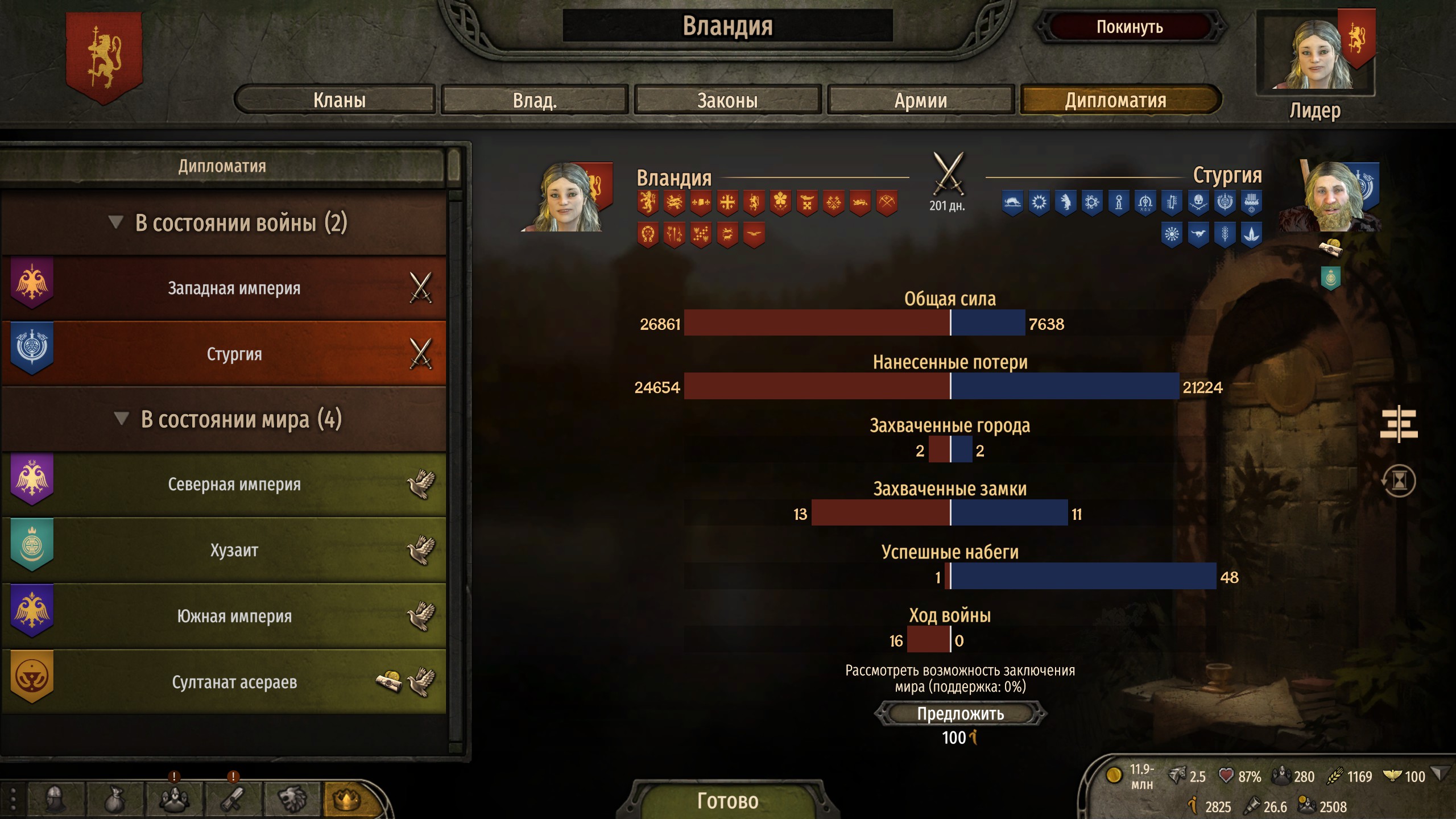Choose the Стургия row
The height and width of the screenshot is (819, 1456).
pos(234,354)
